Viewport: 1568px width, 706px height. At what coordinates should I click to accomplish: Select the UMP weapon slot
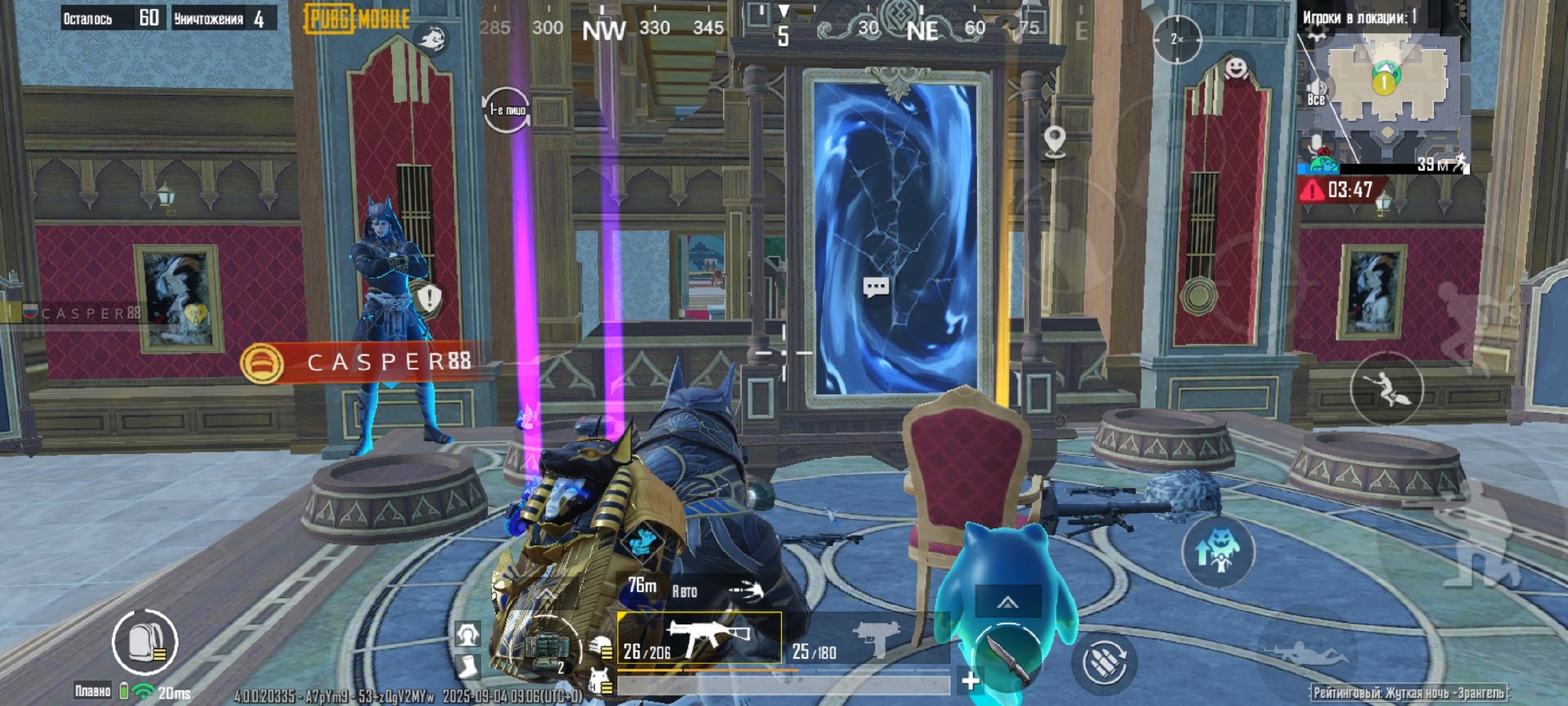(699, 638)
